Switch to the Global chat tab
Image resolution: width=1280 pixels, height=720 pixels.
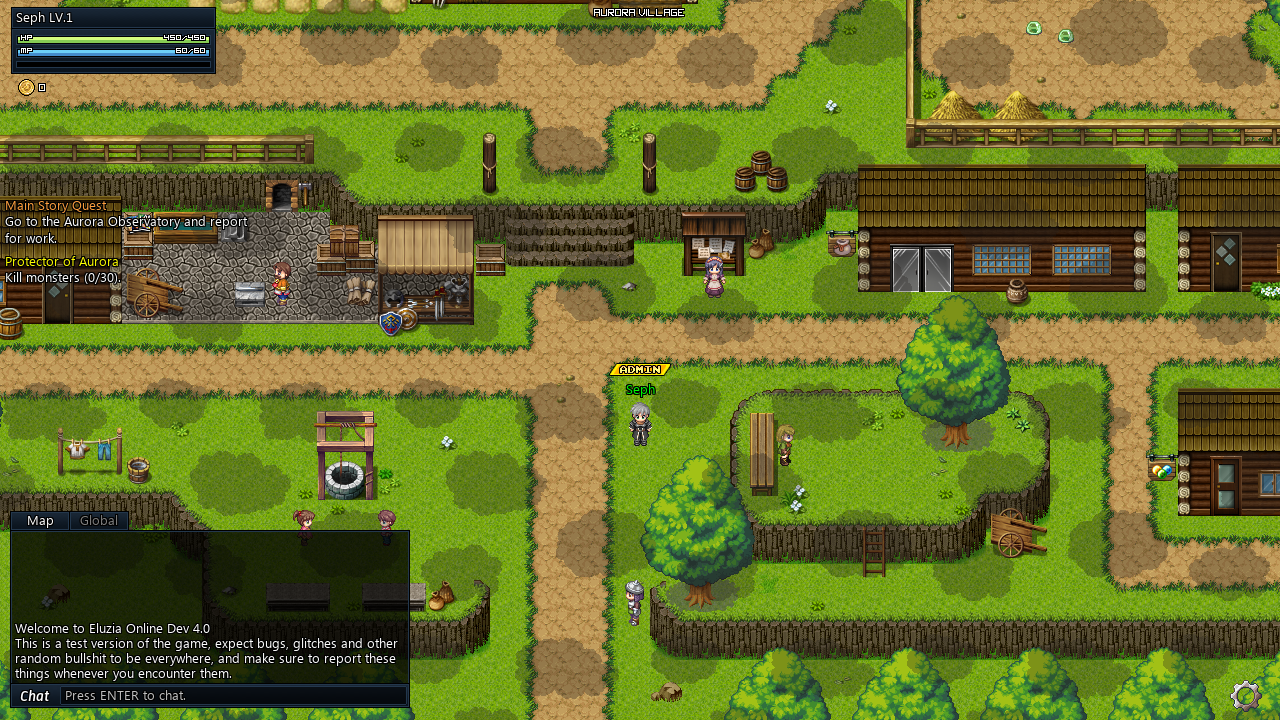[98, 520]
